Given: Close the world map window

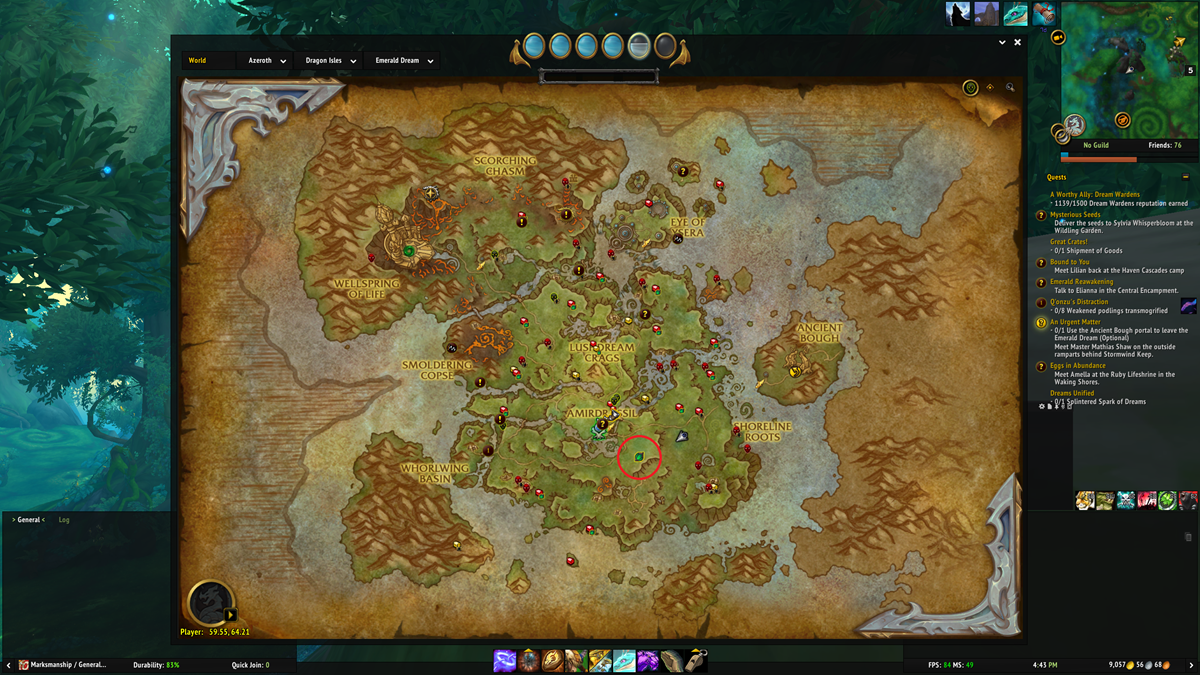Looking at the screenshot, I should pyautogui.click(x=1018, y=43).
